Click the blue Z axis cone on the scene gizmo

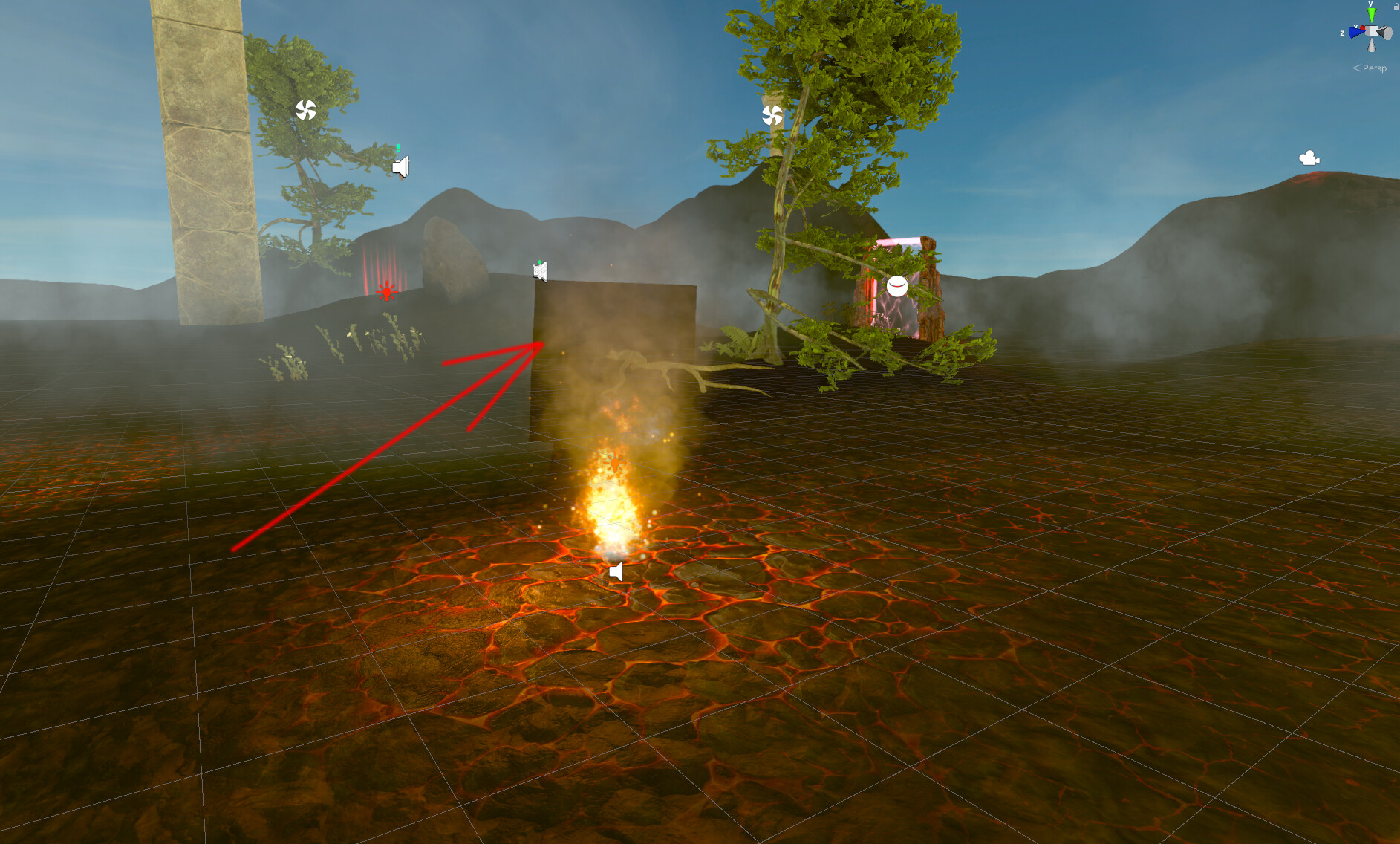pyautogui.click(x=1356, y=32)
